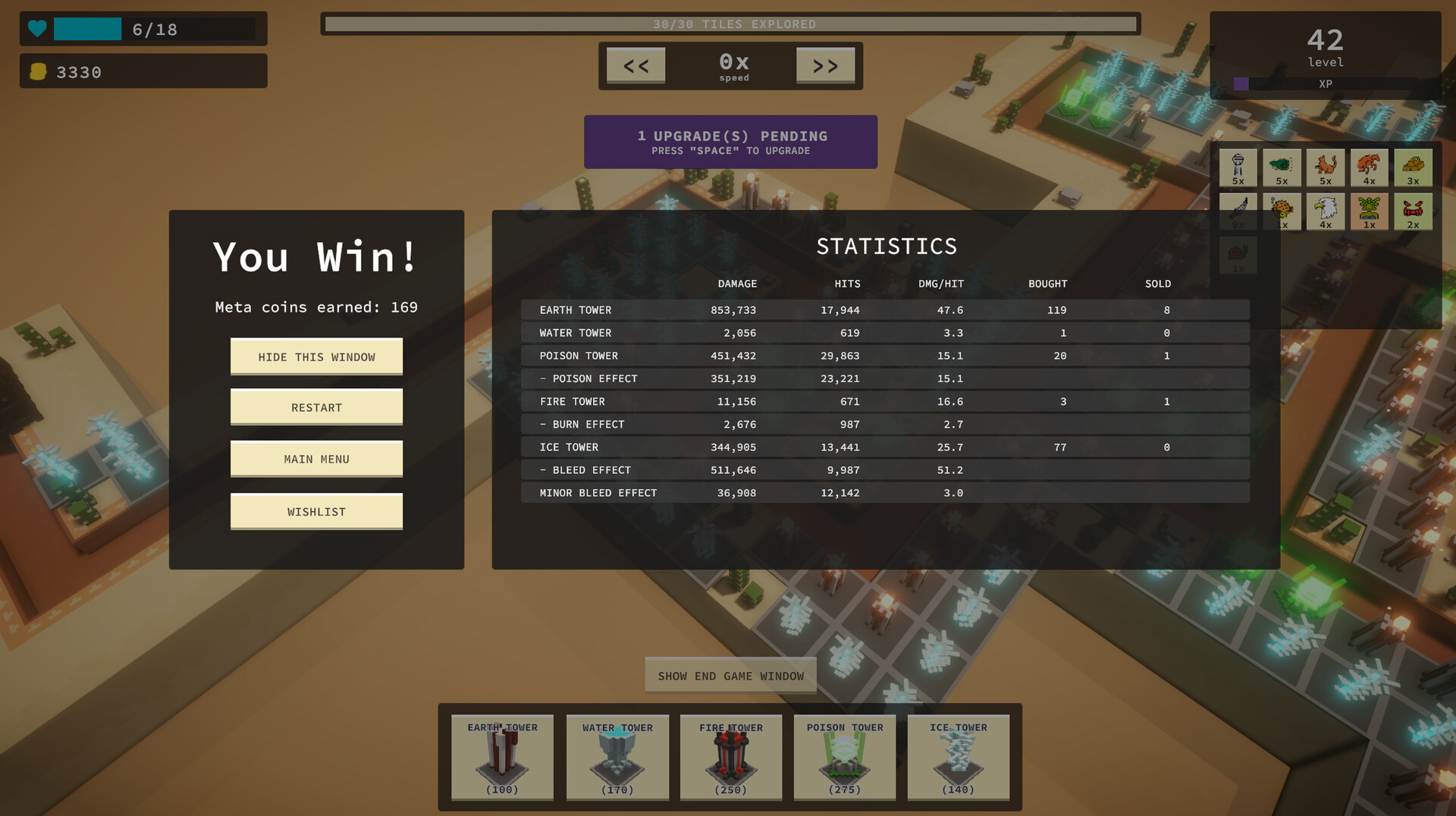Select the Earth Tower build card
Viewport: 1456px width, 816px height.
pos(501,758)
